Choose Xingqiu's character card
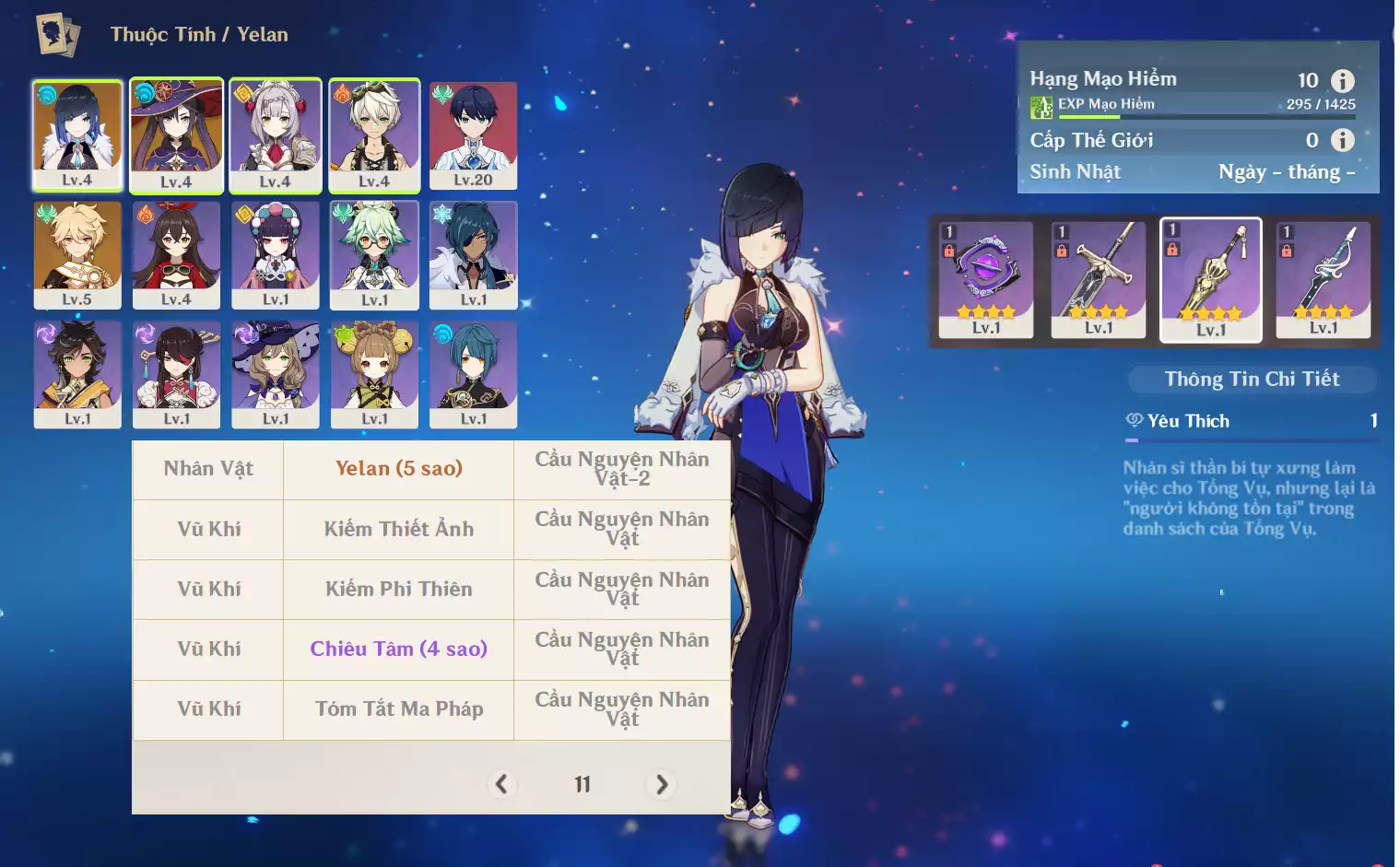This screenshot has width=1400, height=867. [473, 373]
